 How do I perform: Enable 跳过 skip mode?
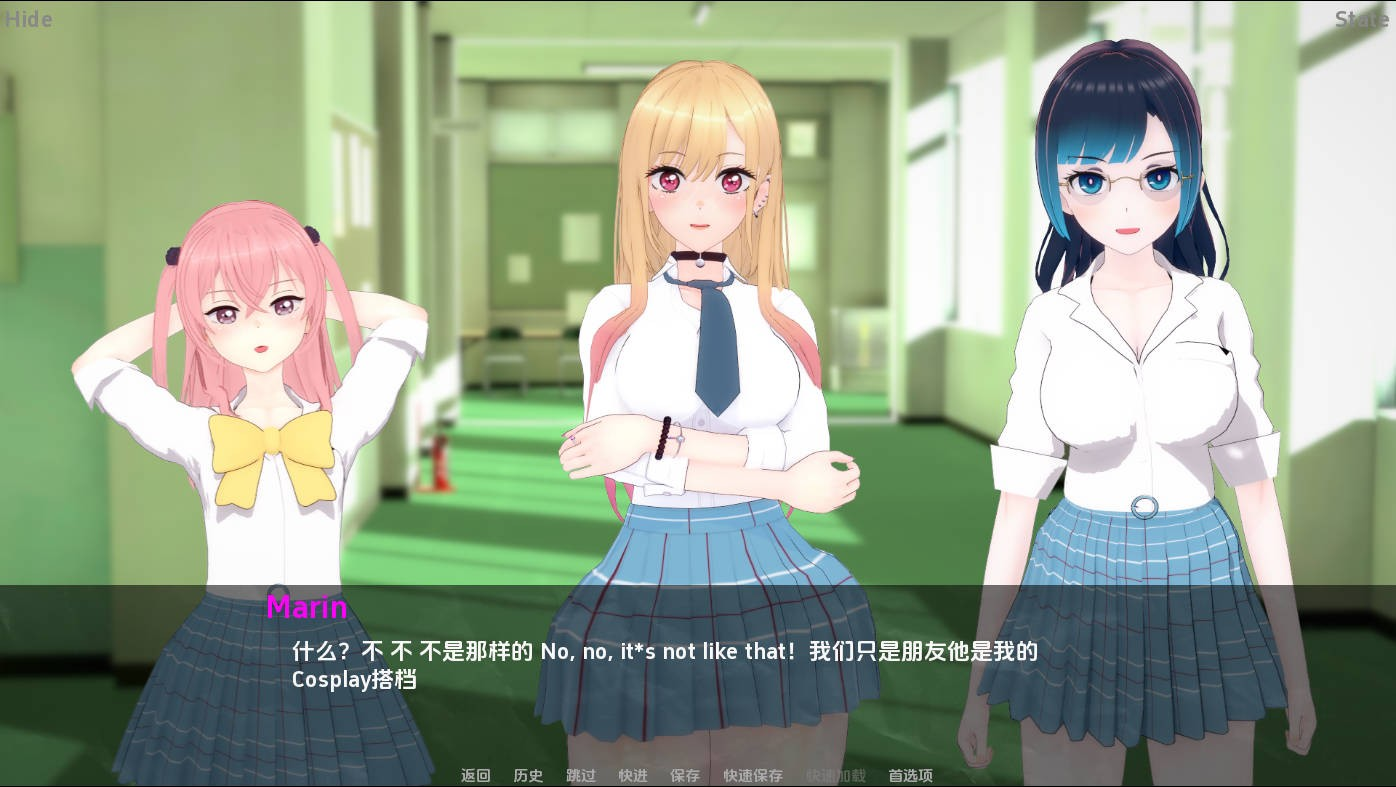point(580,775)
